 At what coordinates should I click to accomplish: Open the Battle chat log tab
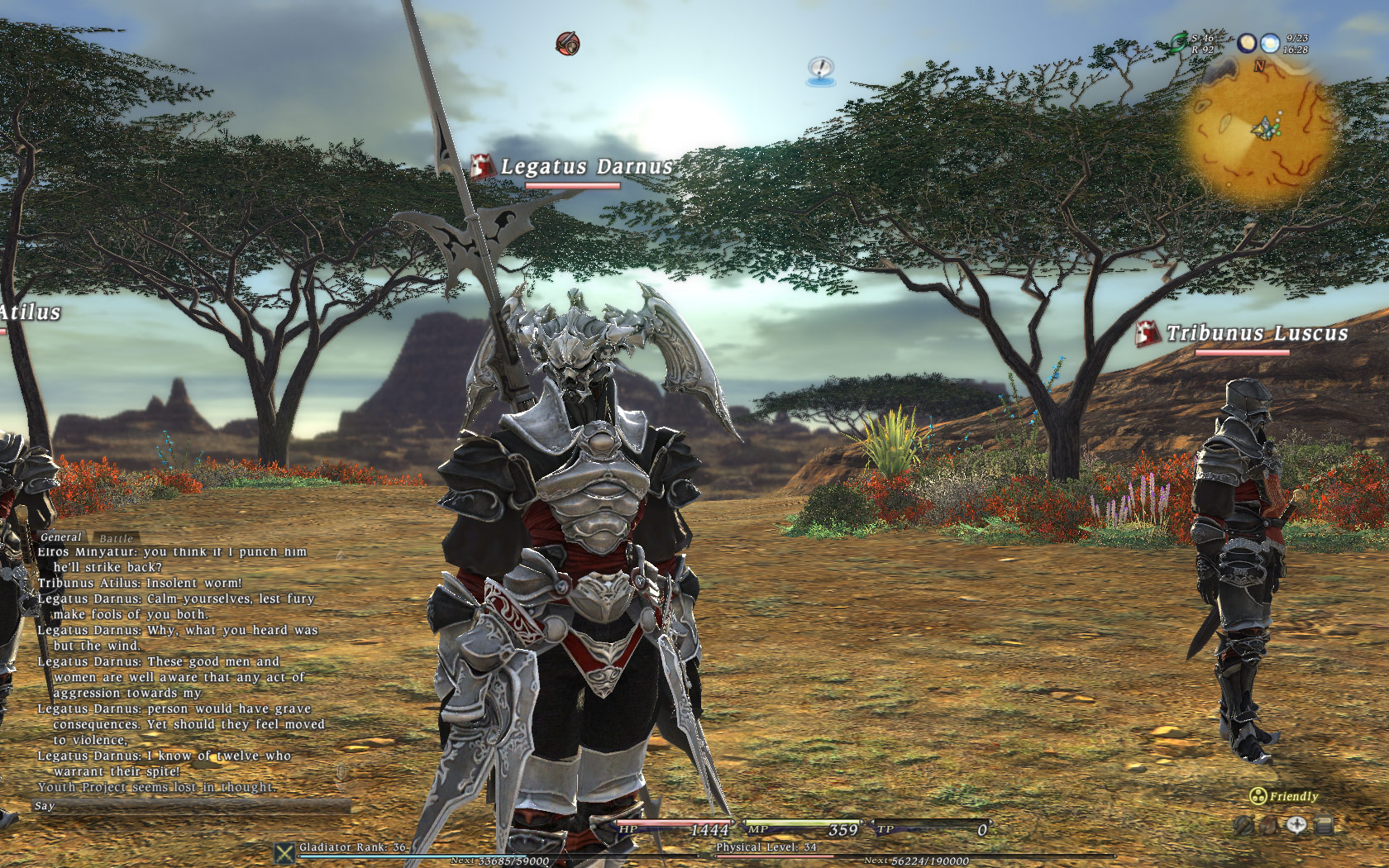(116, 538)
